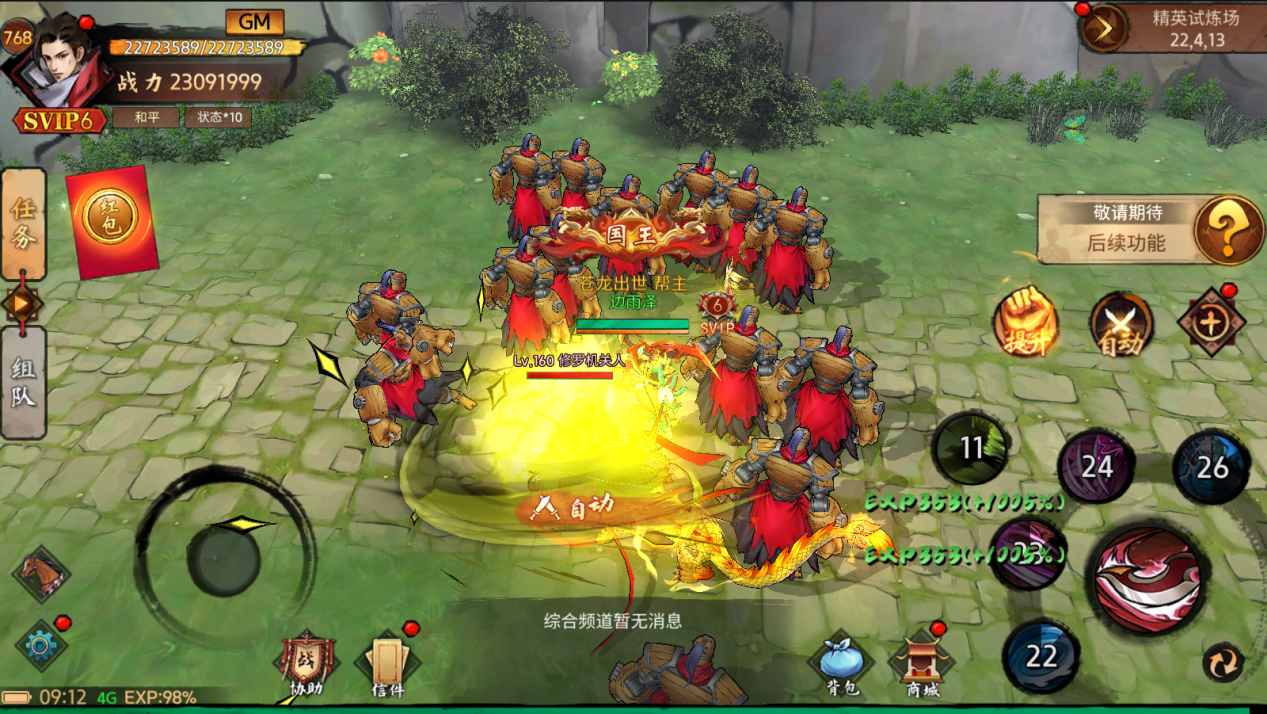The height and width of the screenshot is (714, 1267).
Task: Open the gear settings icon
Action: tap(40, 645)
